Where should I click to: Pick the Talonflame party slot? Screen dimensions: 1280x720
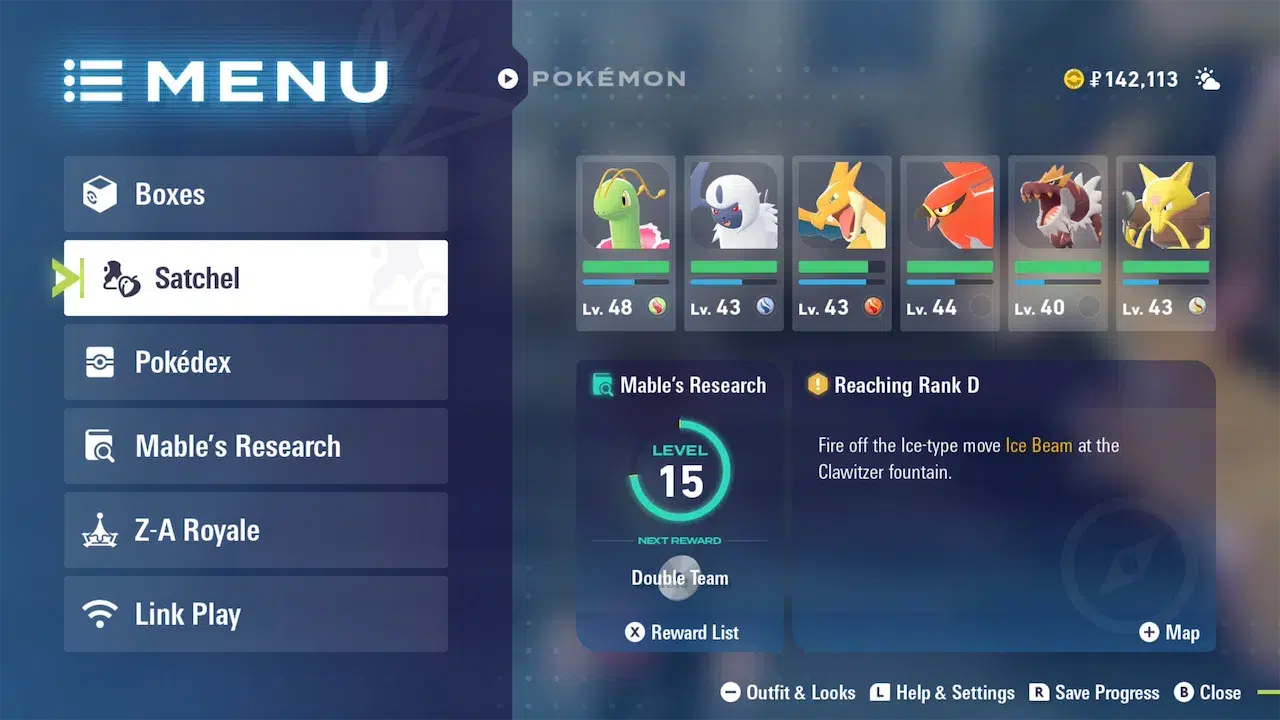pyautogui.click(x=950, y=243)
